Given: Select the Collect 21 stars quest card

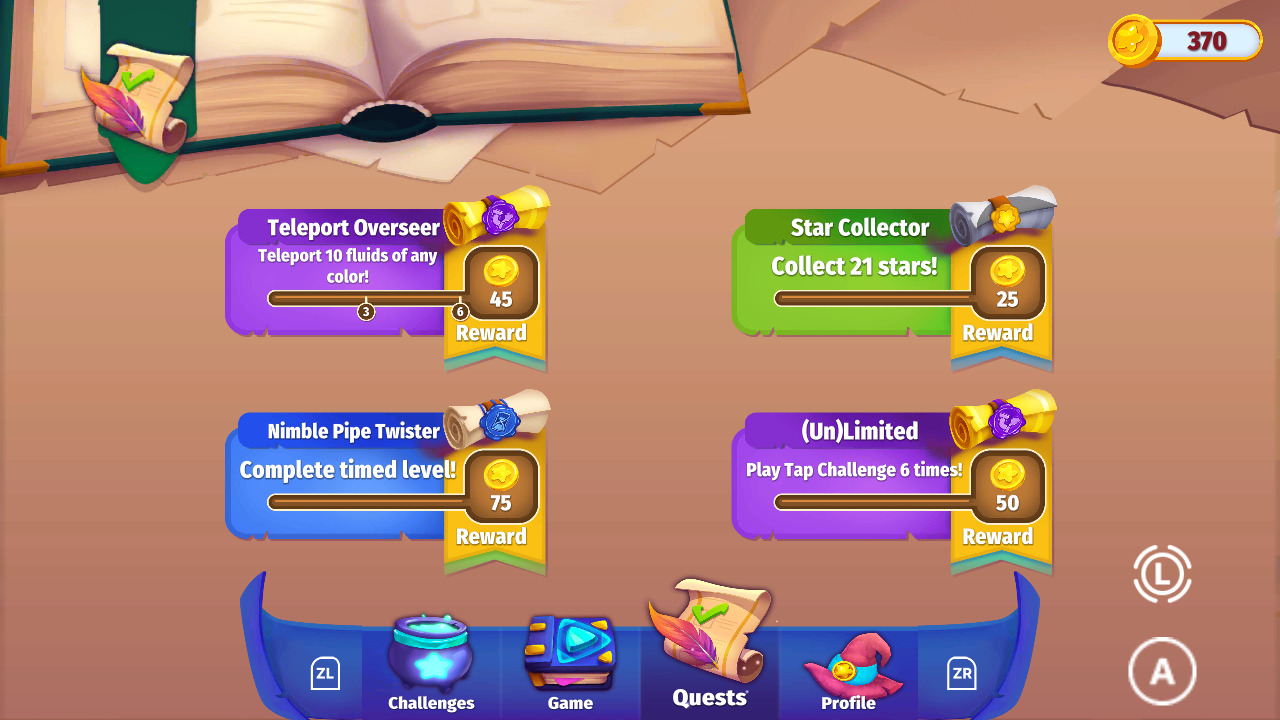Looking at the screenshot, I should pyautogui.click(x=860, y=270).
